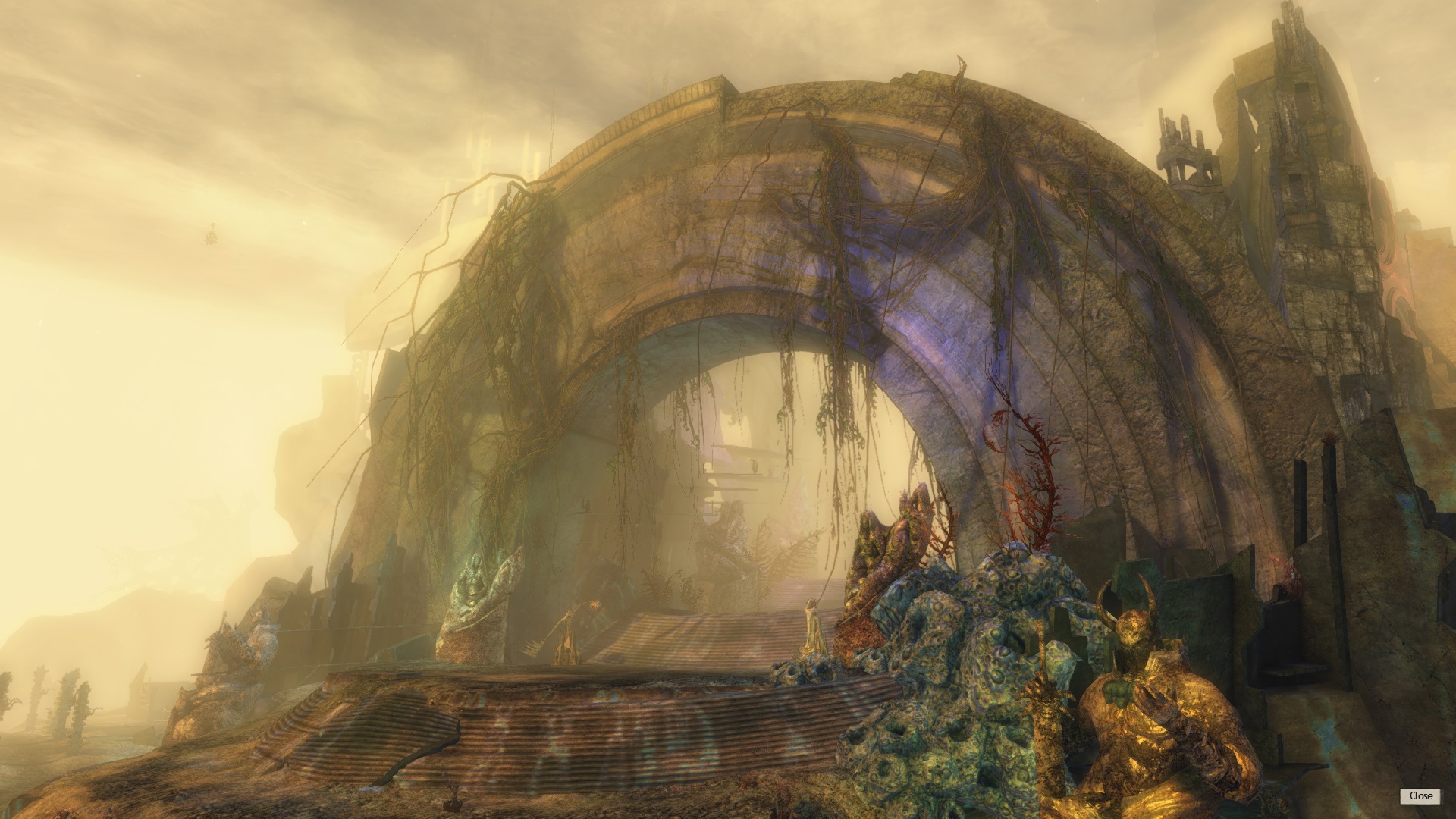Screen dimensions: 1456x819
Task: Close the vista view
Action: 1420,795
